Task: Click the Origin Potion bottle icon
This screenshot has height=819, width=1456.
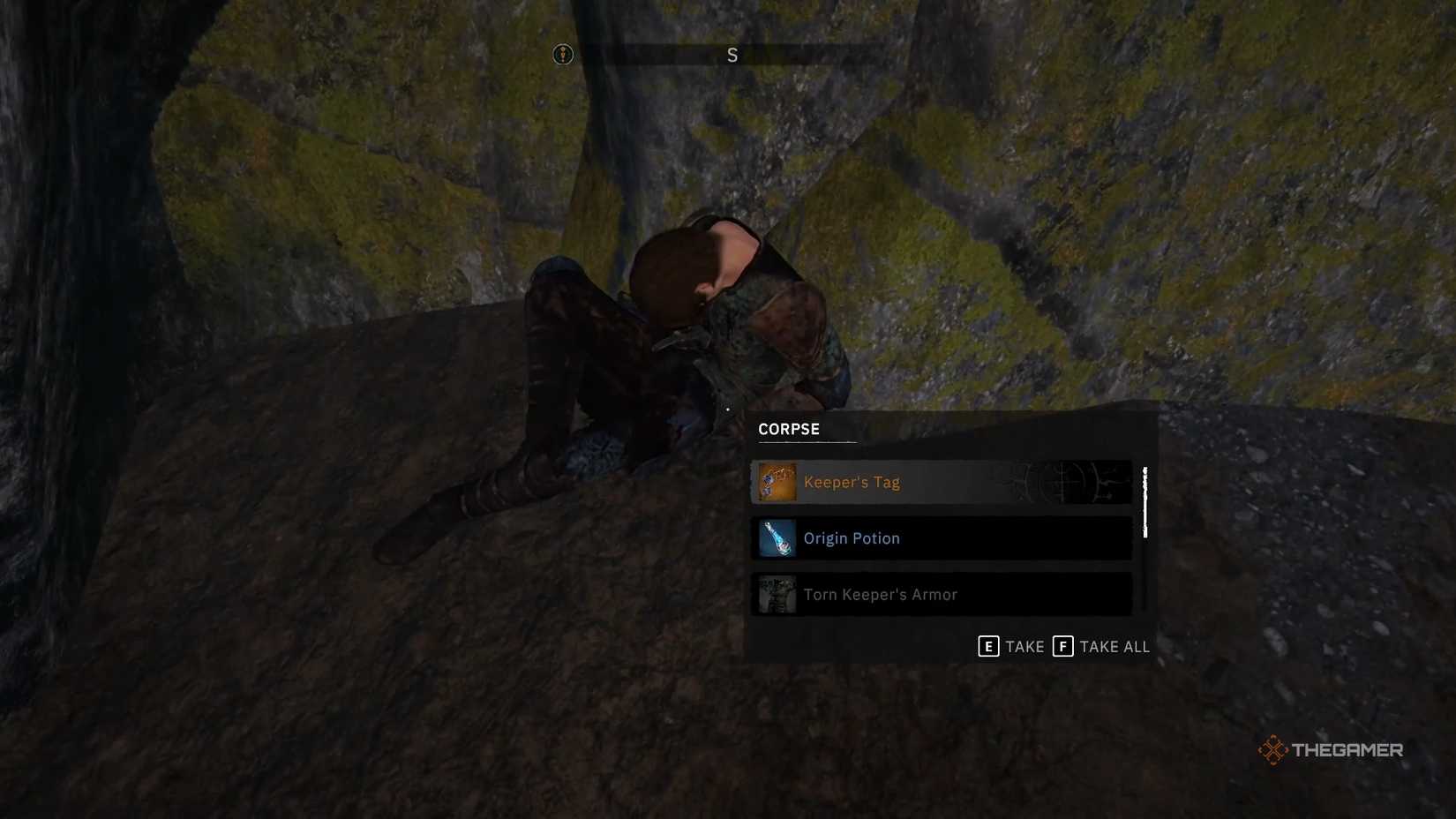Action: pyautogui.click(x=777, y=537)
